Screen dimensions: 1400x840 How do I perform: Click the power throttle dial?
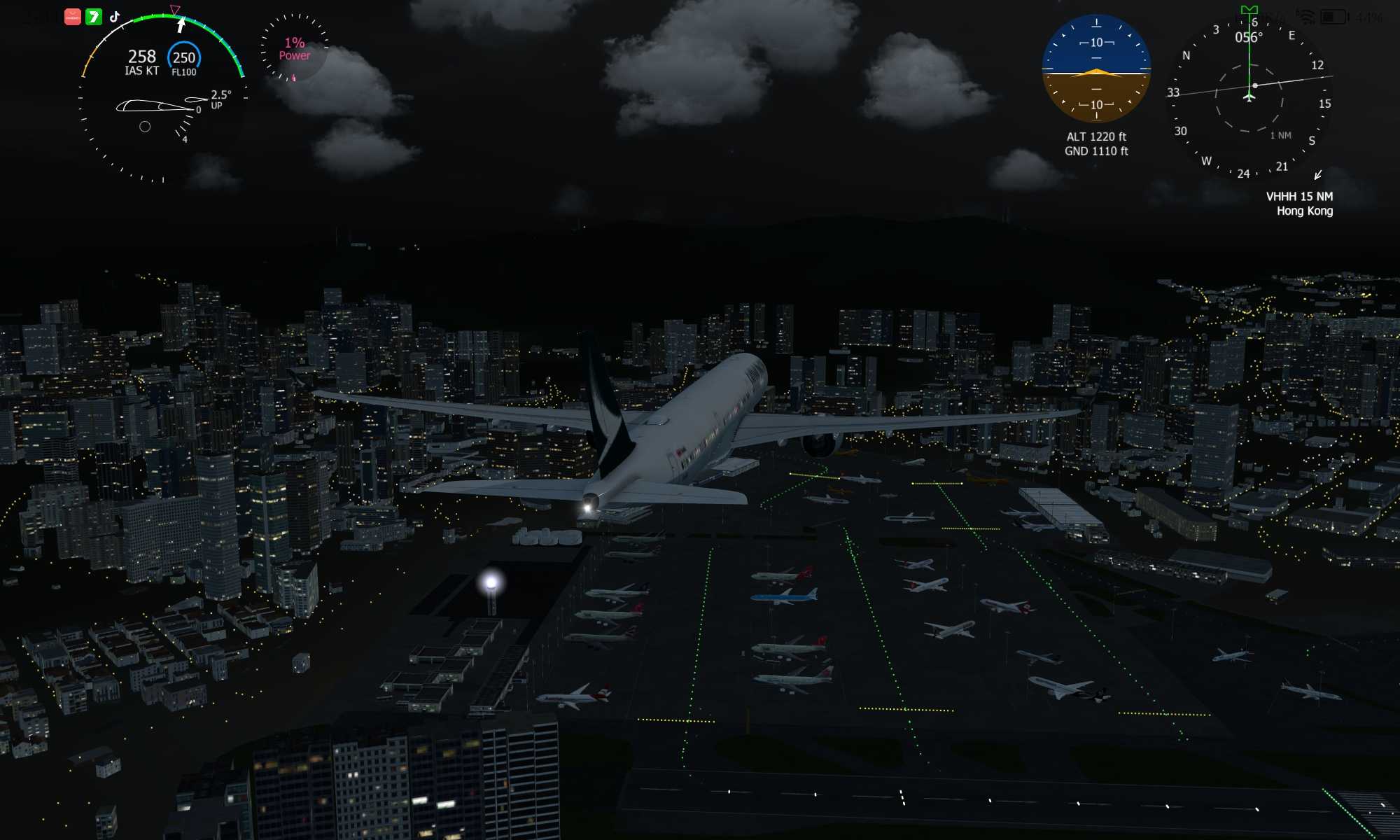294,48
